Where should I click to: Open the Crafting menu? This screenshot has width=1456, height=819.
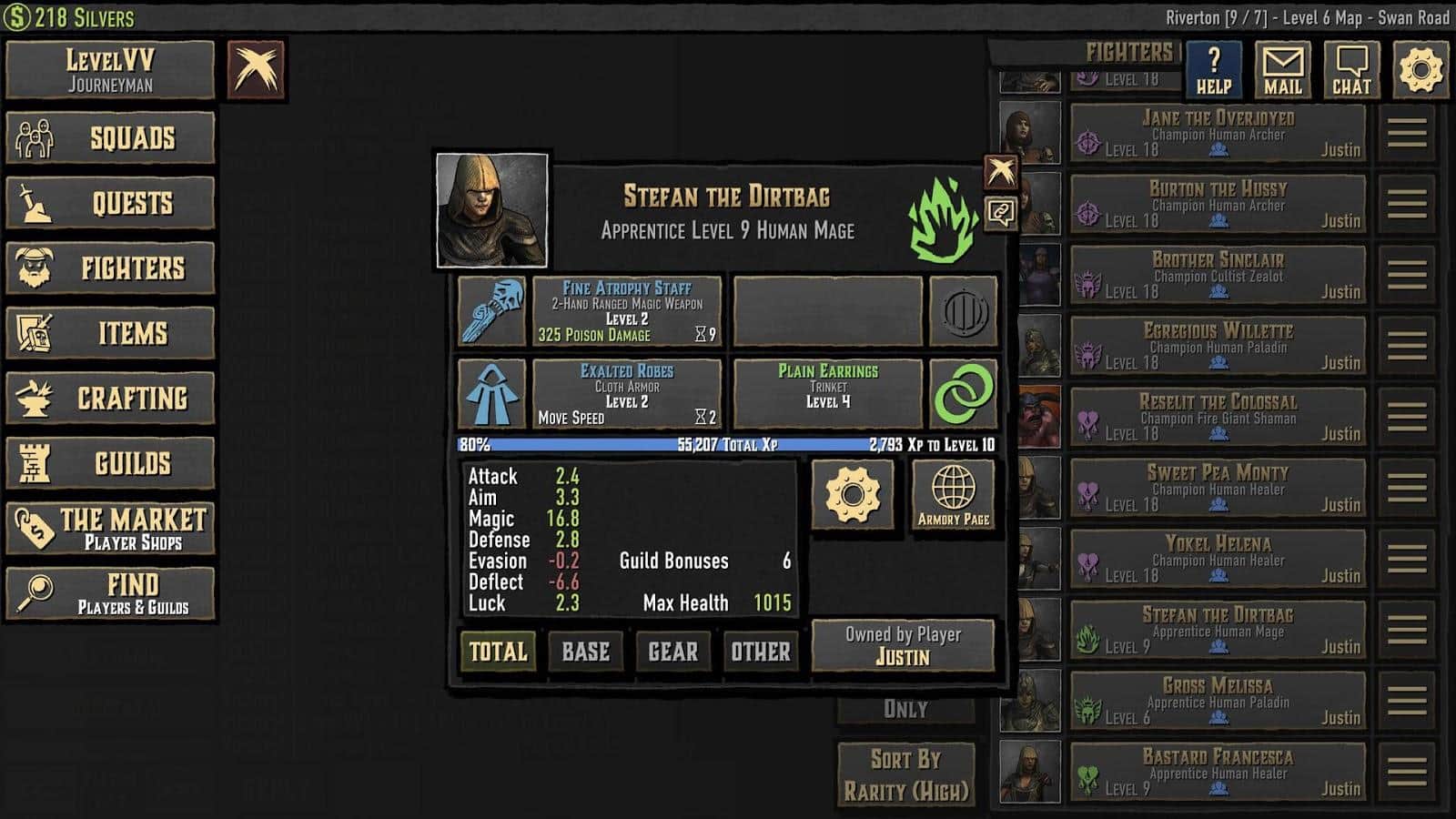[x=110, y=399]
